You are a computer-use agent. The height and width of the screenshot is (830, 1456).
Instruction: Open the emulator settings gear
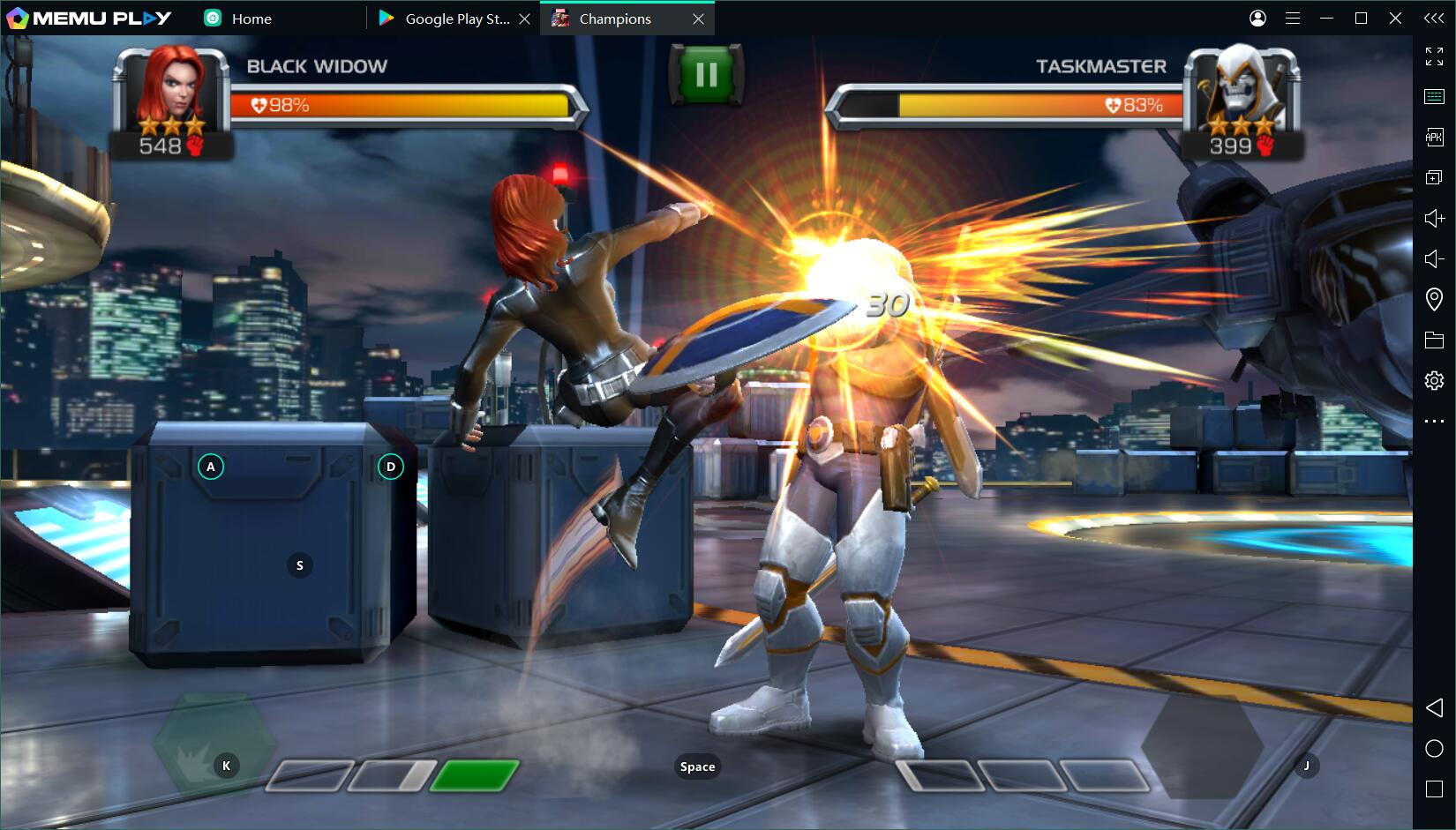coord(1434,380)
